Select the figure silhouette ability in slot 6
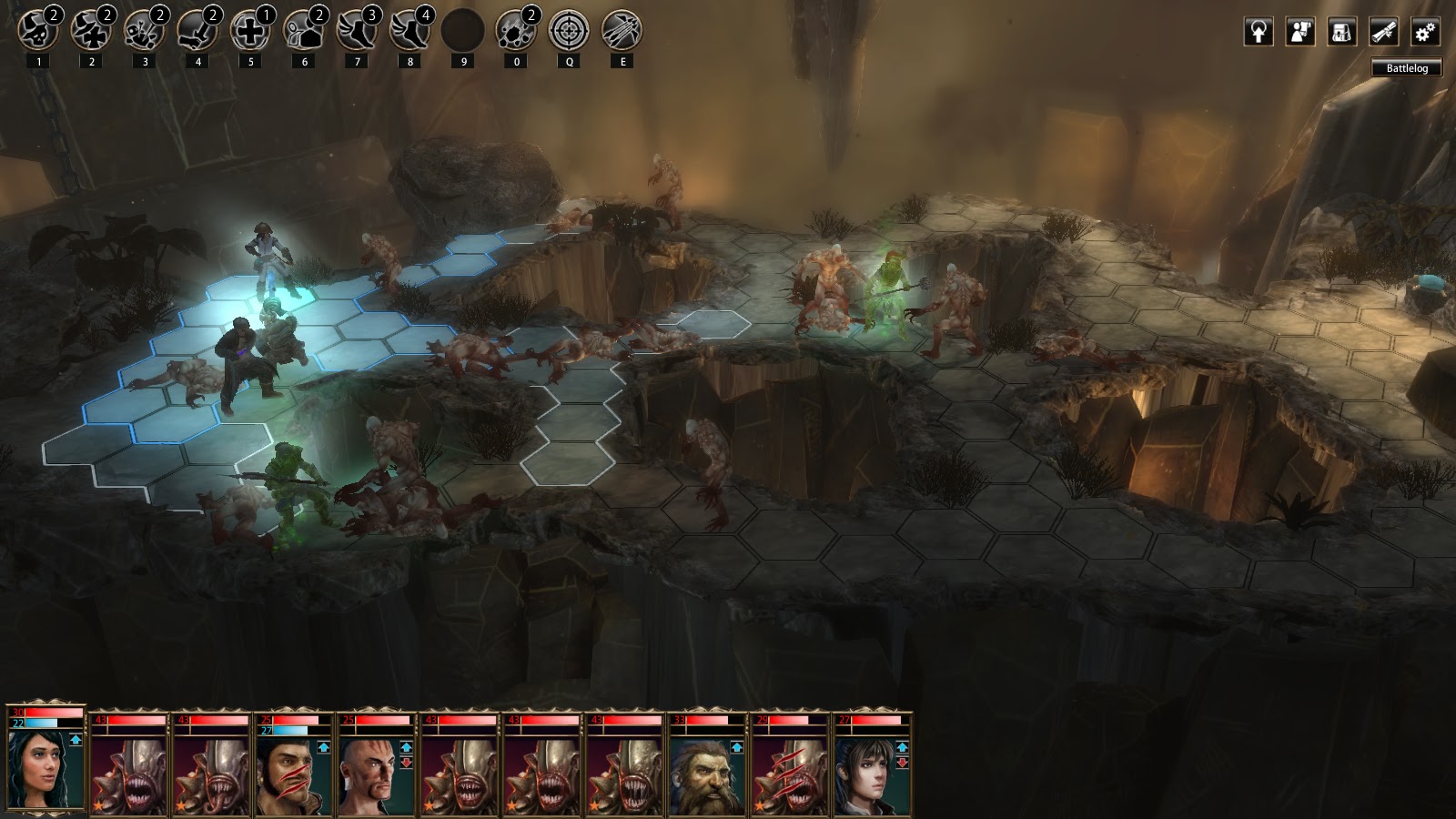This screenshot has width=1456, height=819. (304, 31)
